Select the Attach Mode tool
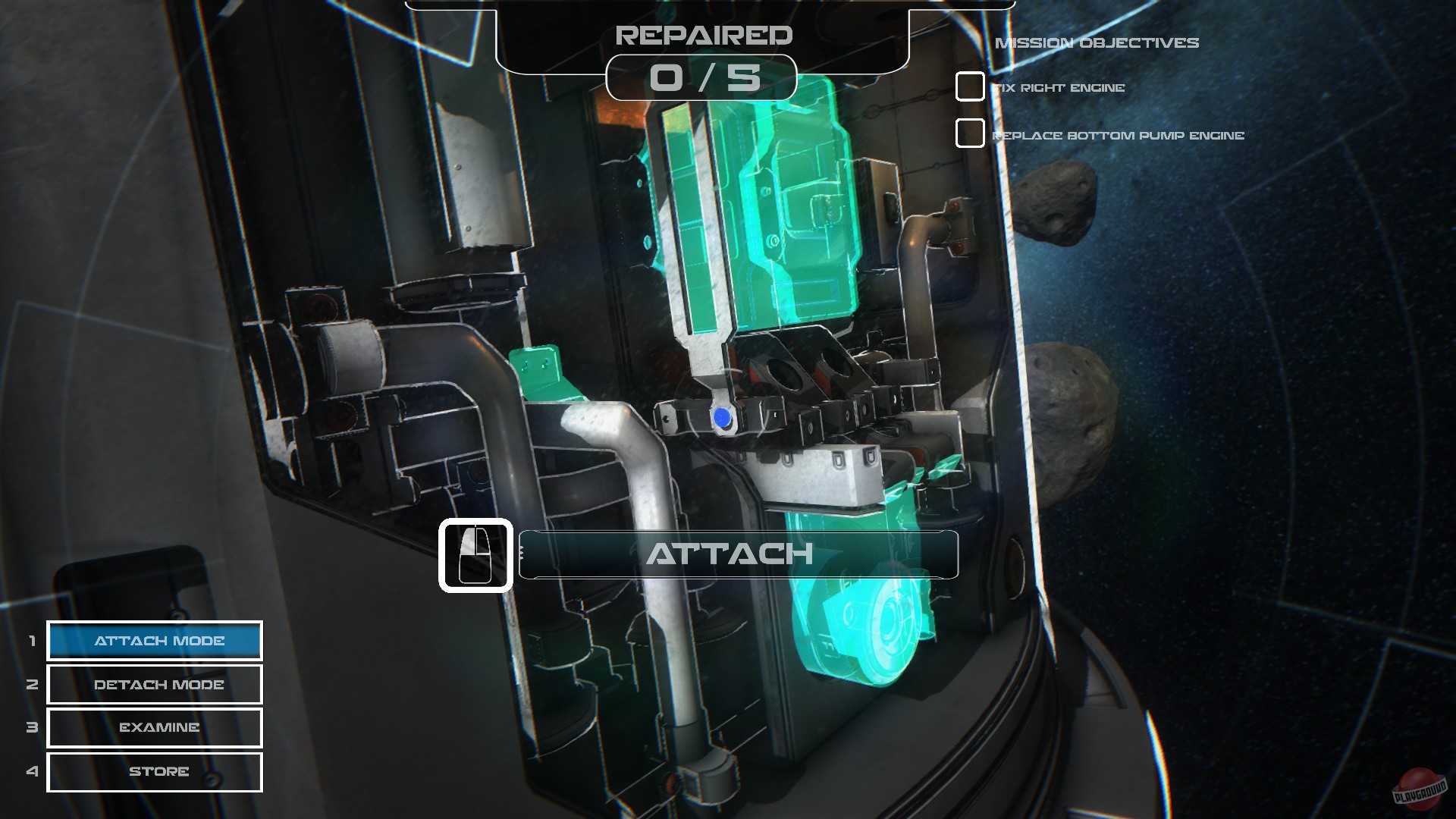1456x819 pixels. [154, 641]
